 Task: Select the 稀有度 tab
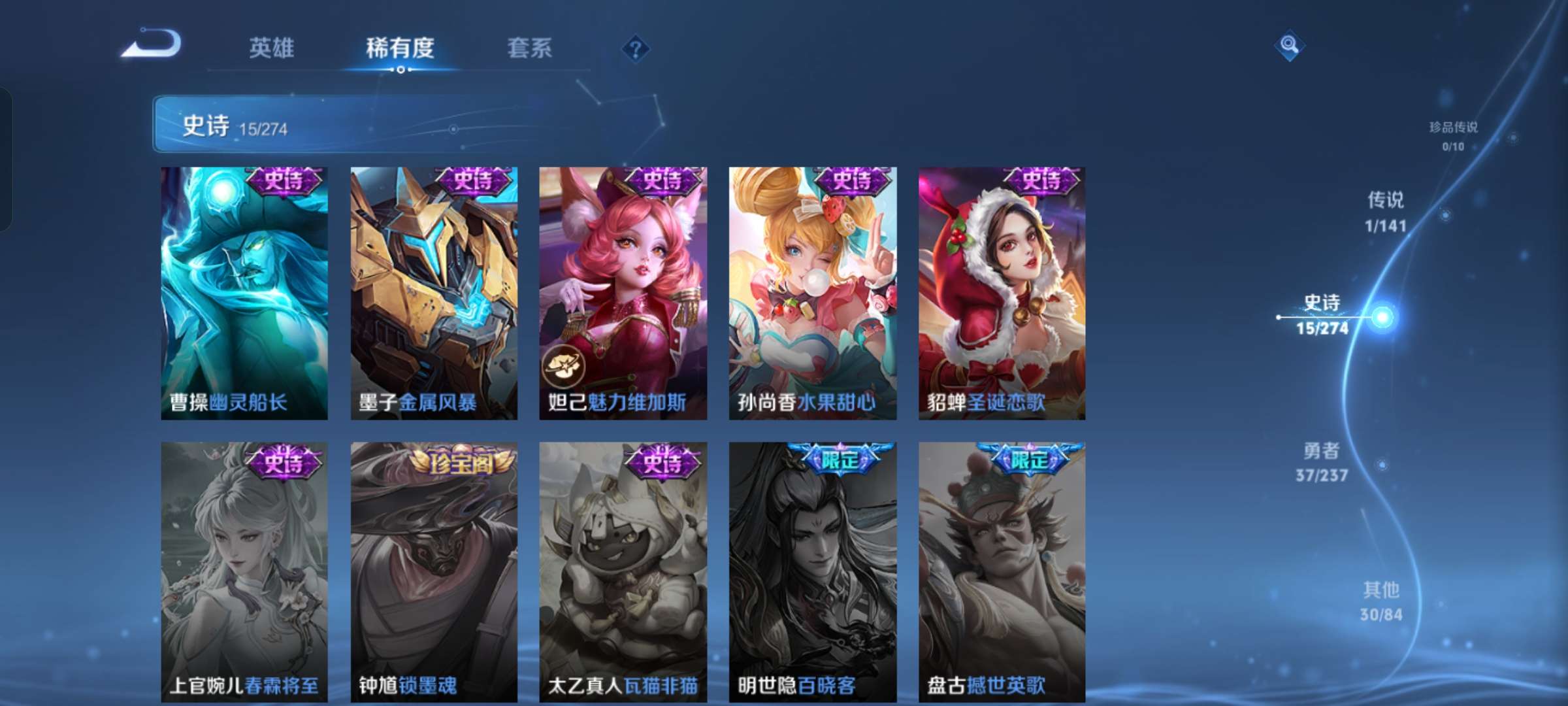[x=400, y=48]
